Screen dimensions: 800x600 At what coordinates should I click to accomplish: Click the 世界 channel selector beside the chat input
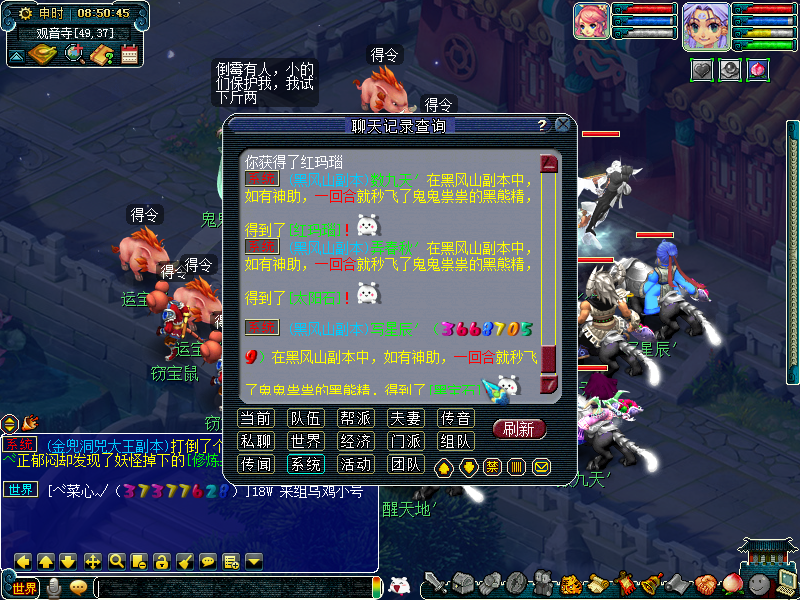[24, 587]
